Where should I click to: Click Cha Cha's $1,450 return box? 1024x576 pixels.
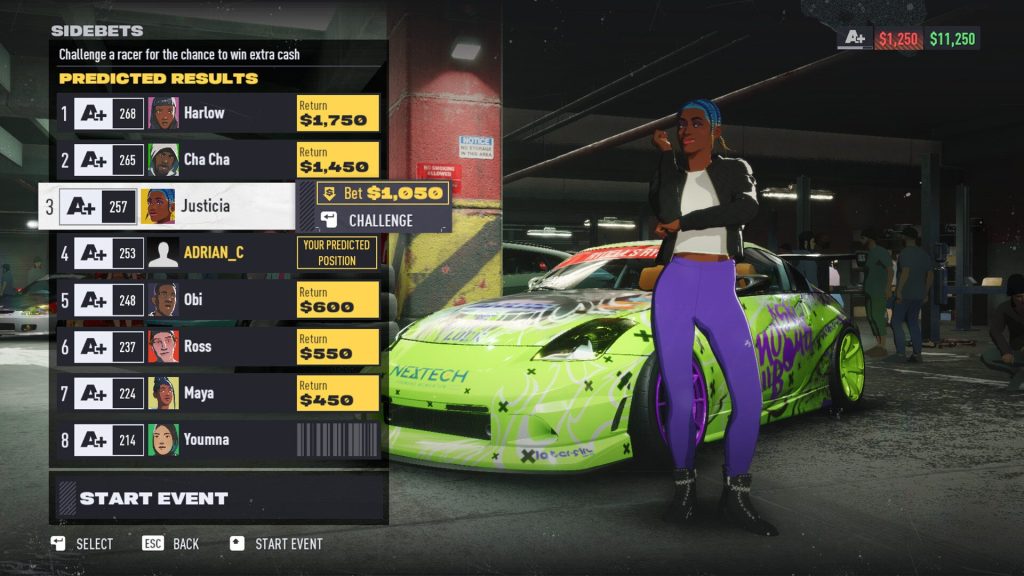click(338, 160)
